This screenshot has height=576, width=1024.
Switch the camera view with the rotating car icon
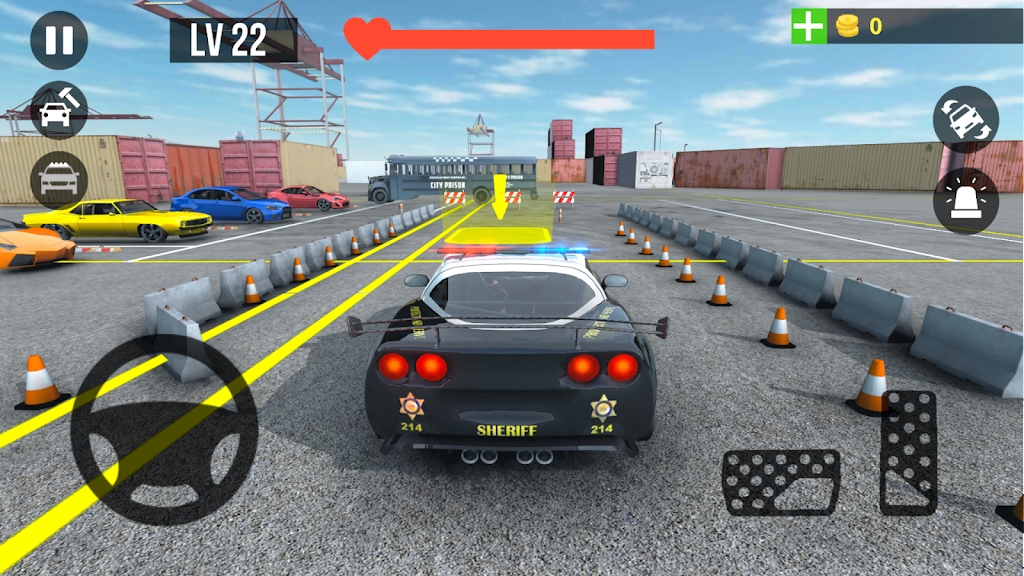(965, 120)
